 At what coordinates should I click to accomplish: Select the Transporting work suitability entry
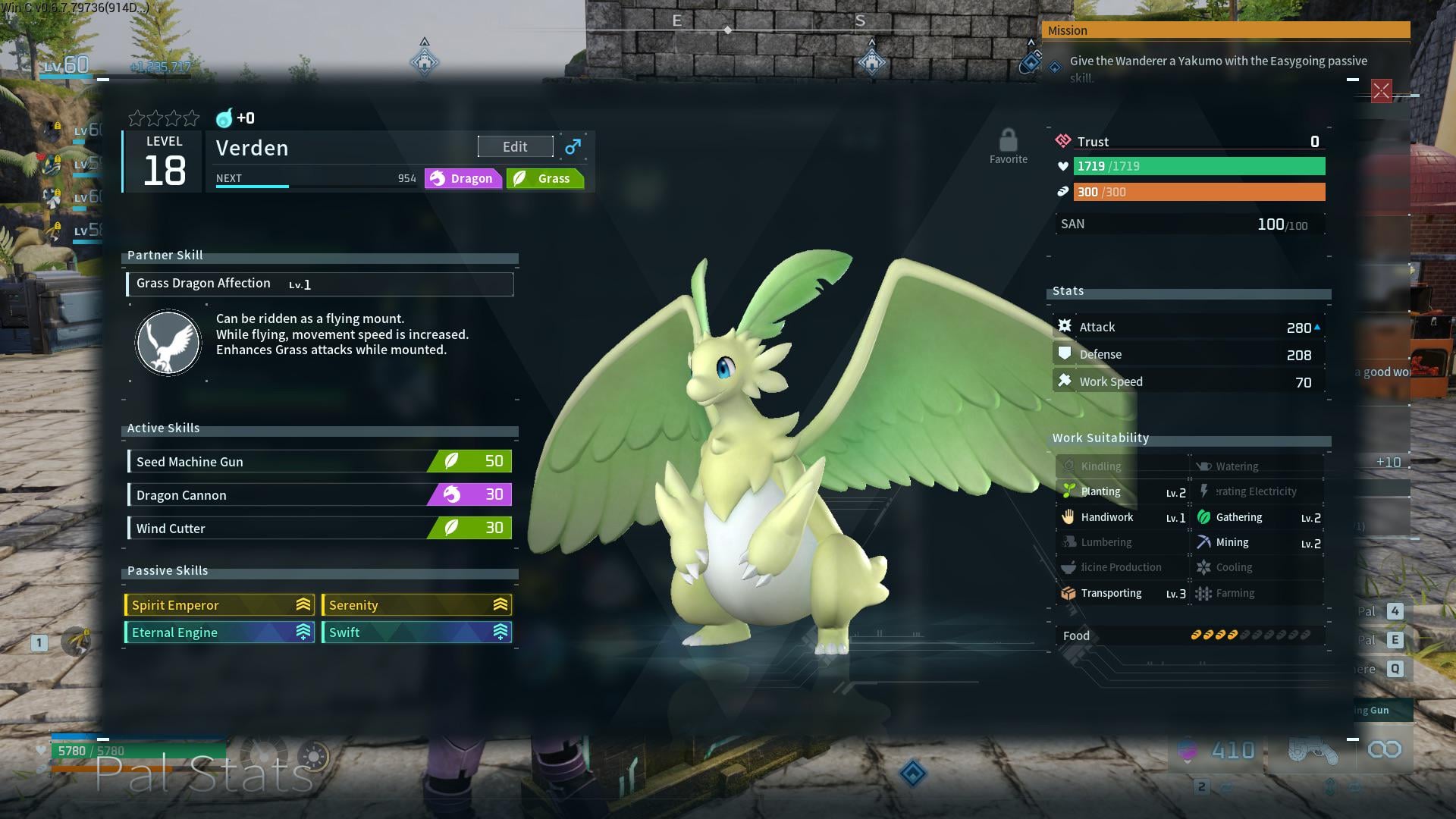coord(1122,593)
